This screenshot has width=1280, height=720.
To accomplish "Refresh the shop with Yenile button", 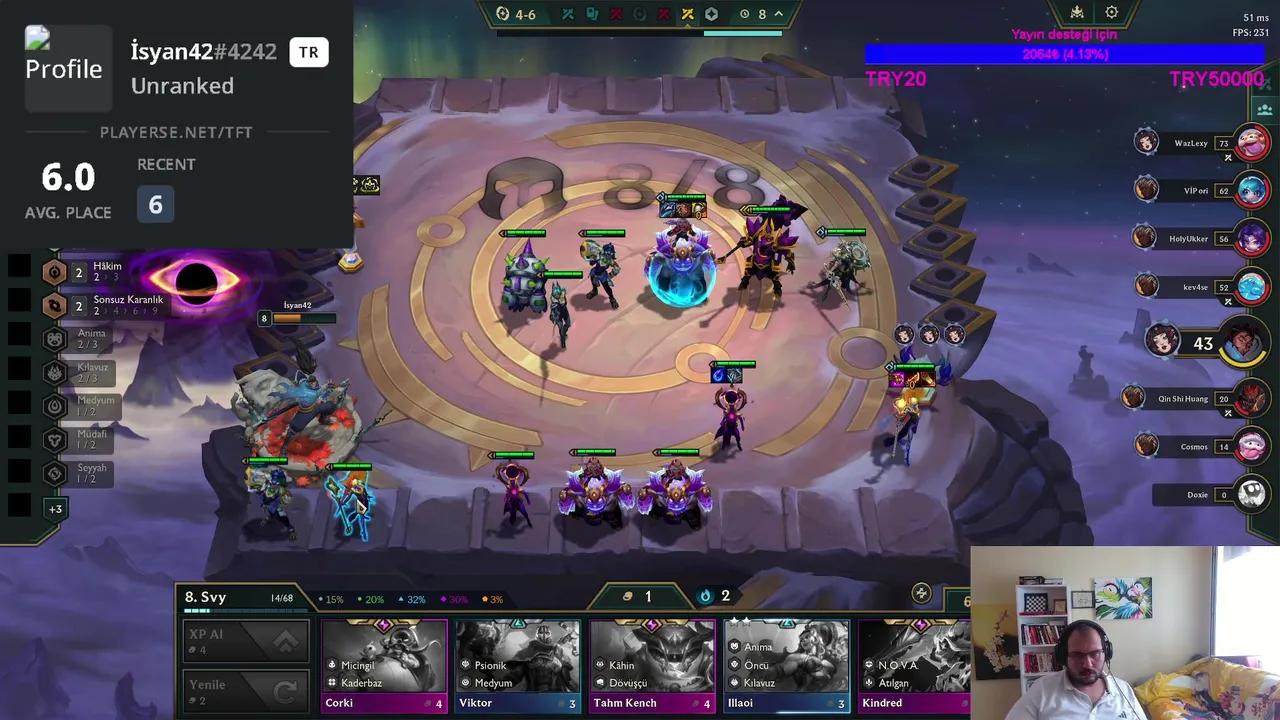I will [246, 692].
